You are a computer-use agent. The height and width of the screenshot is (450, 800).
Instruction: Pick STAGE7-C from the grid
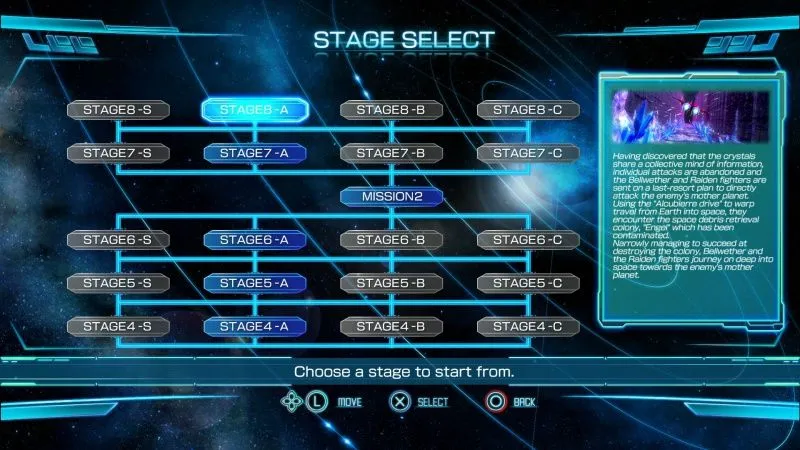coord(527,153)
